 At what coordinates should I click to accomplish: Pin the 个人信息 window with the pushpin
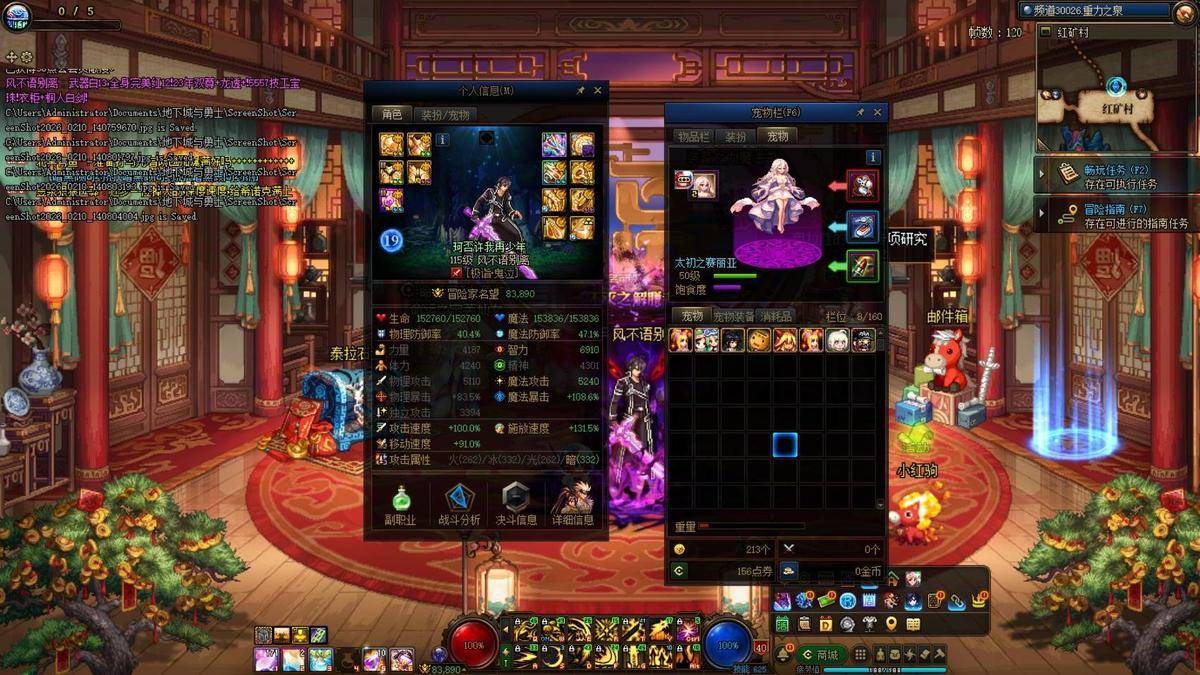pos(581,90)
